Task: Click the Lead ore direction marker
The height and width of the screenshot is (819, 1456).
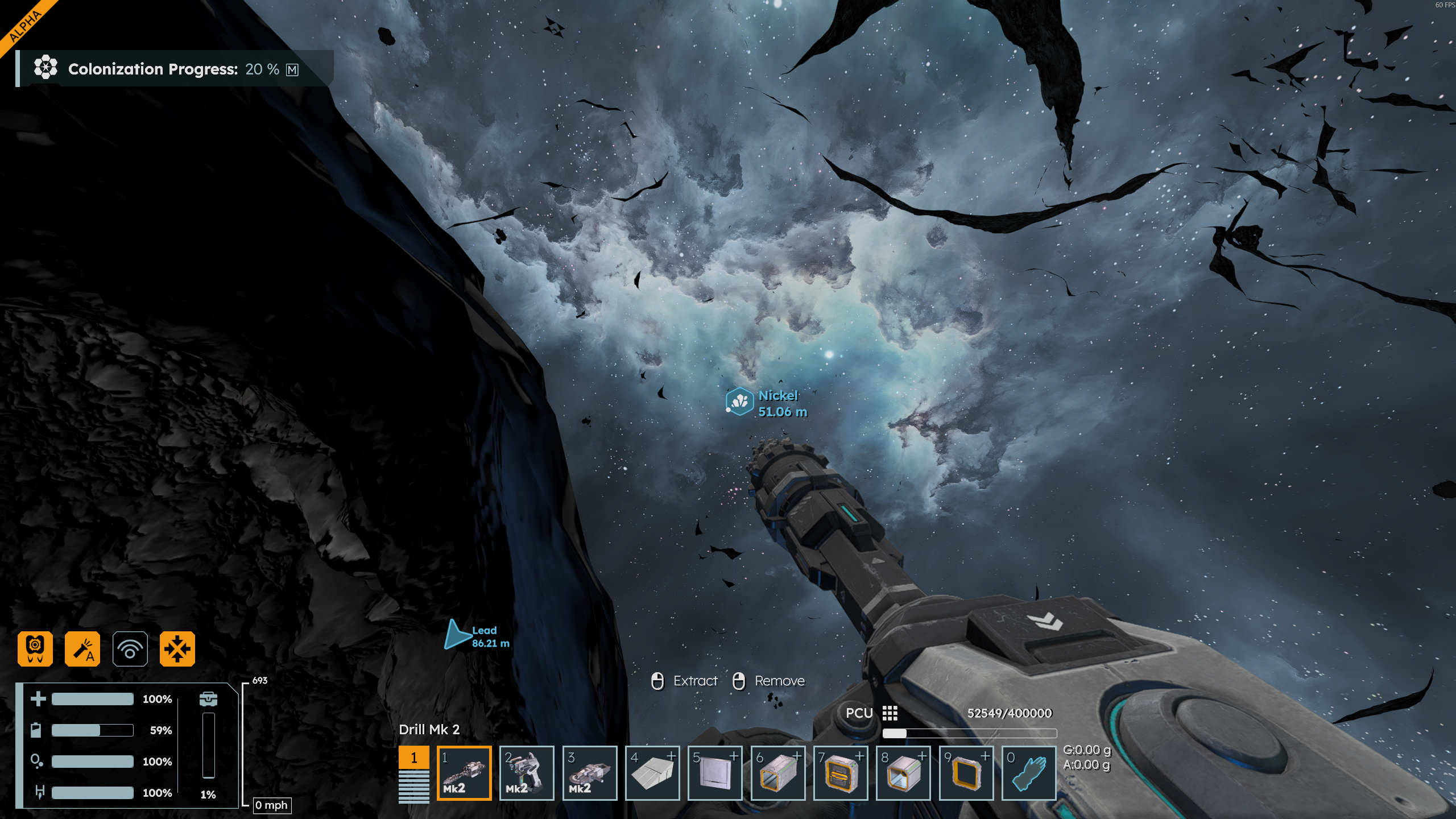Action: 456,635
